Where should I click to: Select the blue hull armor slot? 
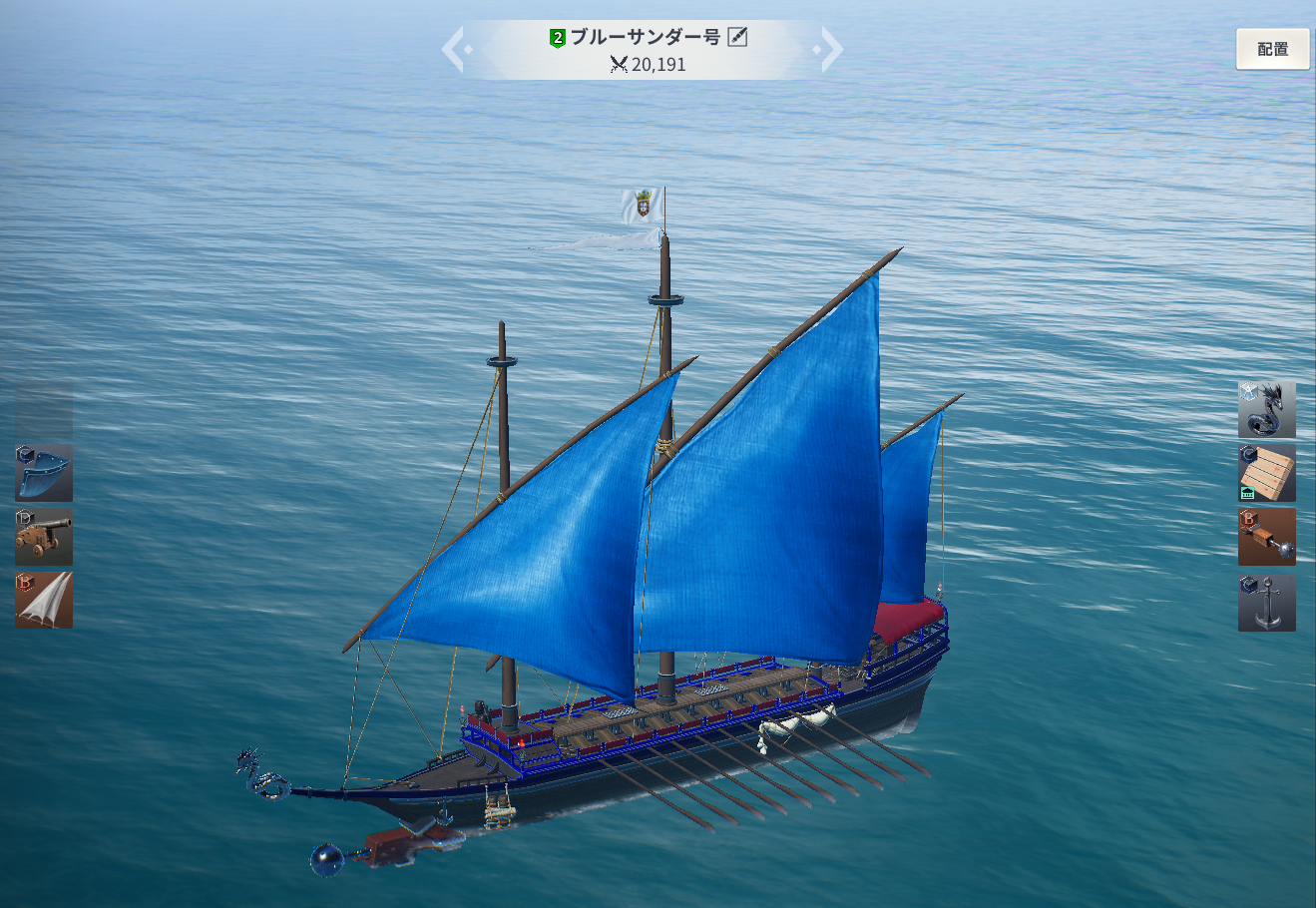point(44,473)
